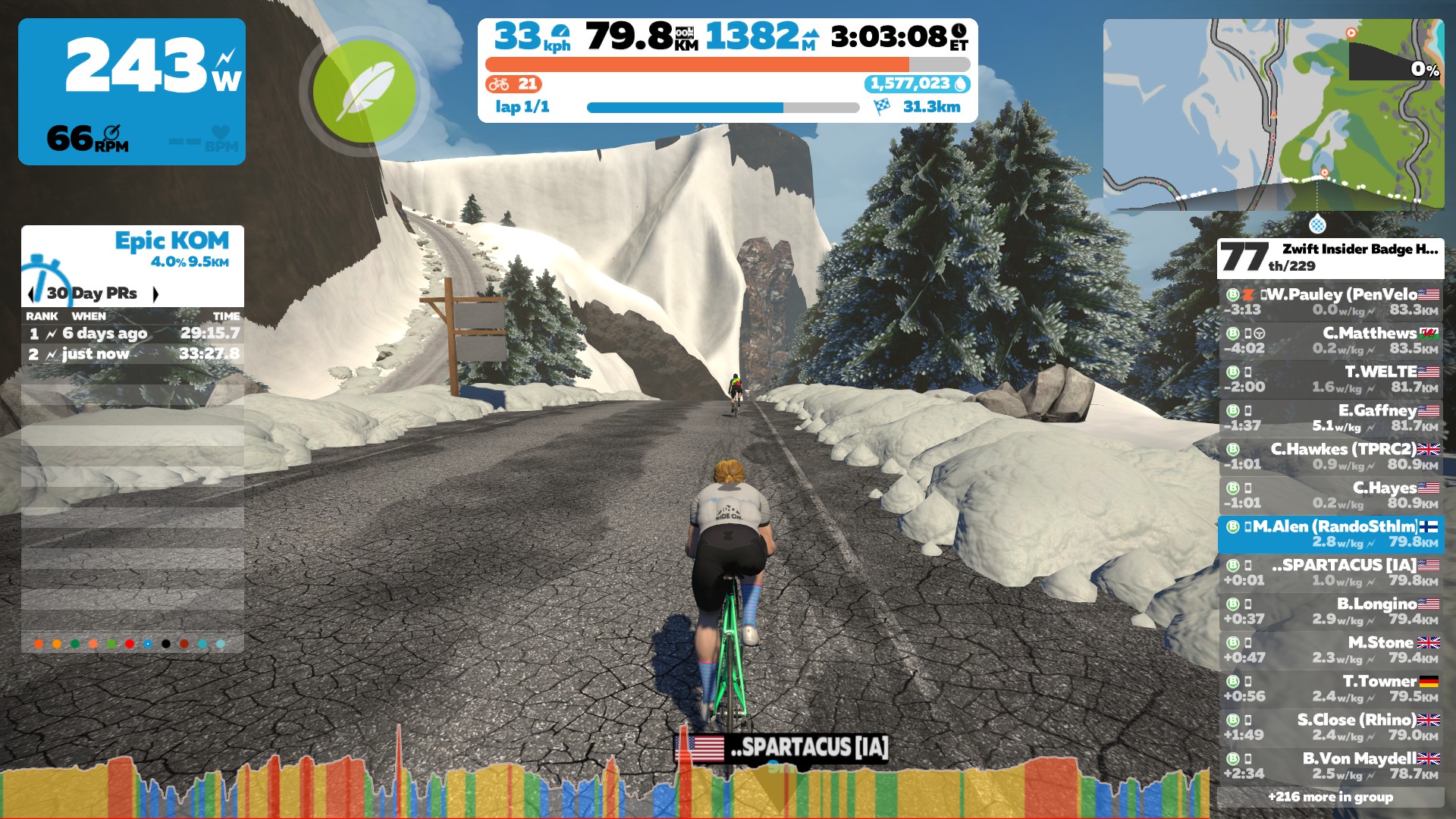This screenshot has height=819, width=1456.
Task: Click the 243 W power display panel
Action: tap(132, 92)
